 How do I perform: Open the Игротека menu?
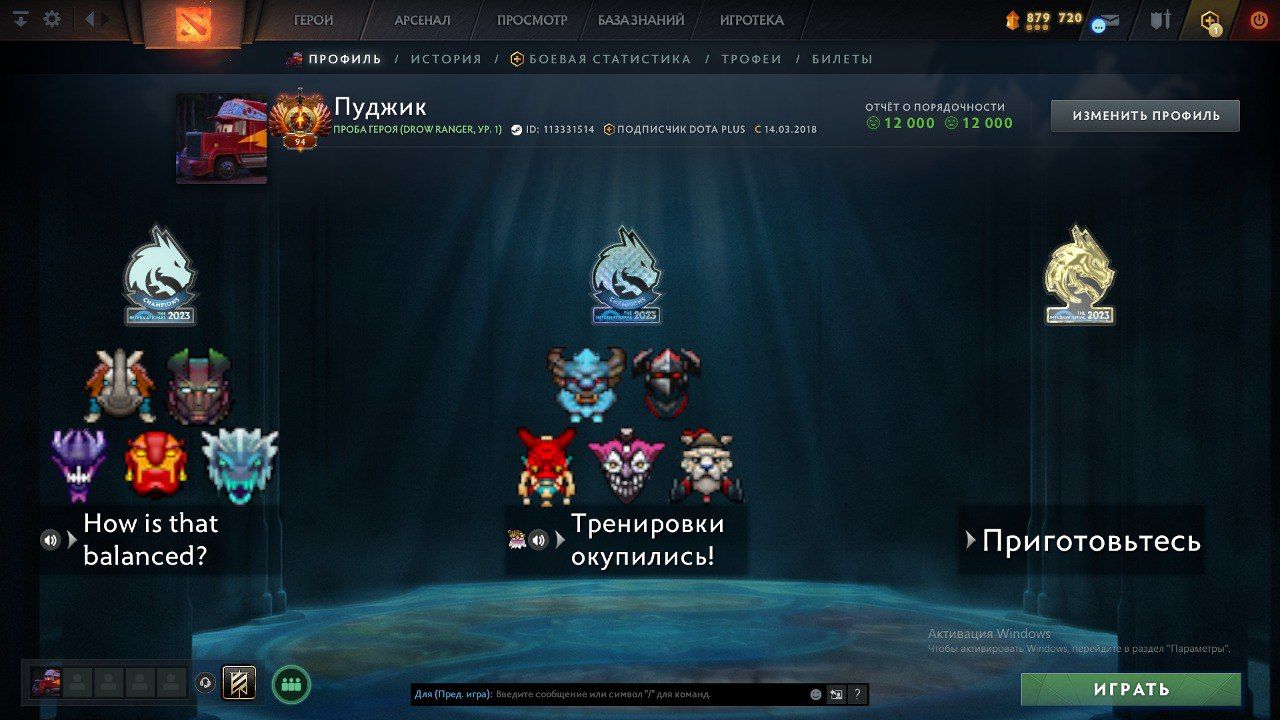point(751,20)
